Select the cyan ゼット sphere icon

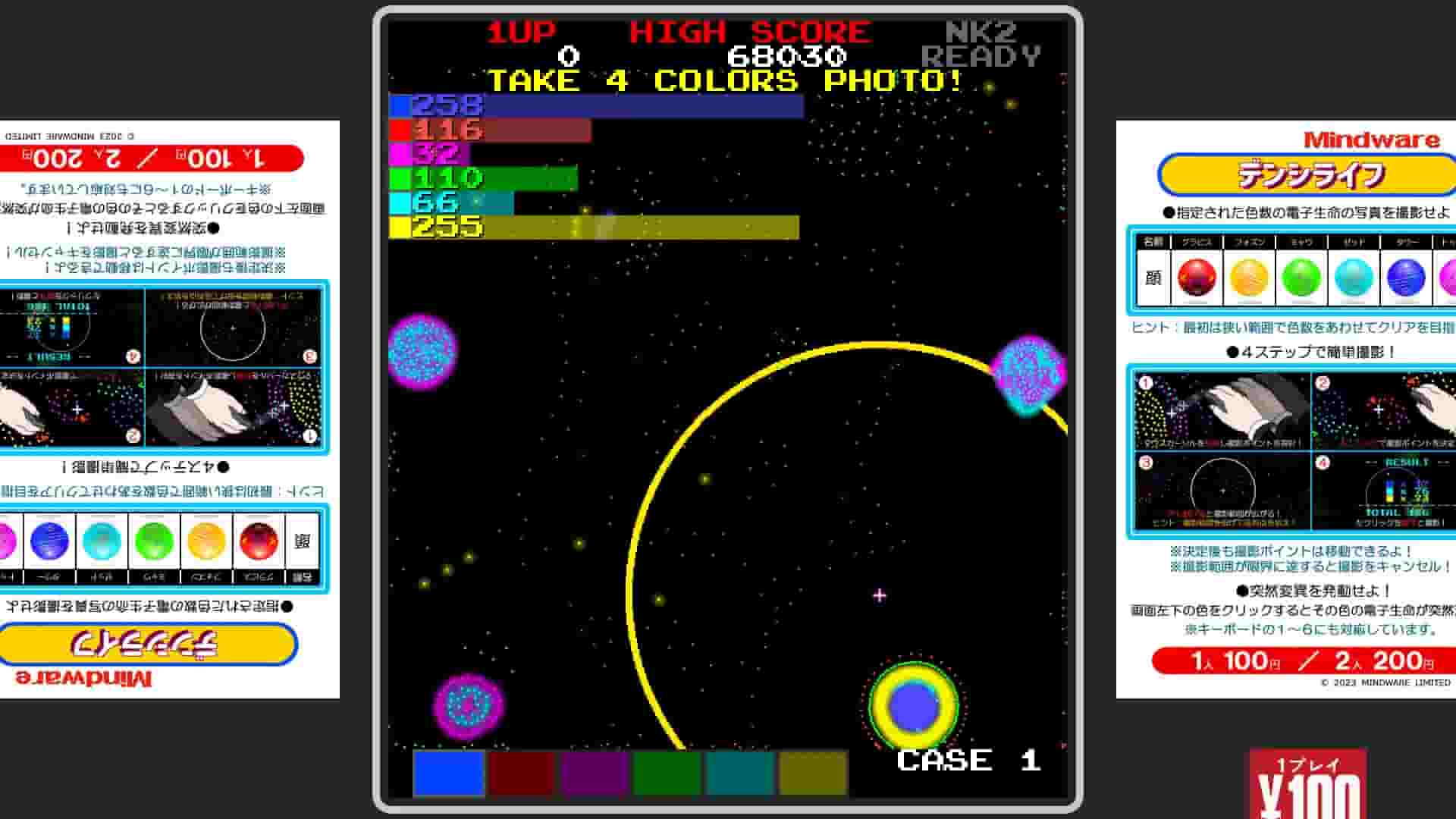(1354, 278)
